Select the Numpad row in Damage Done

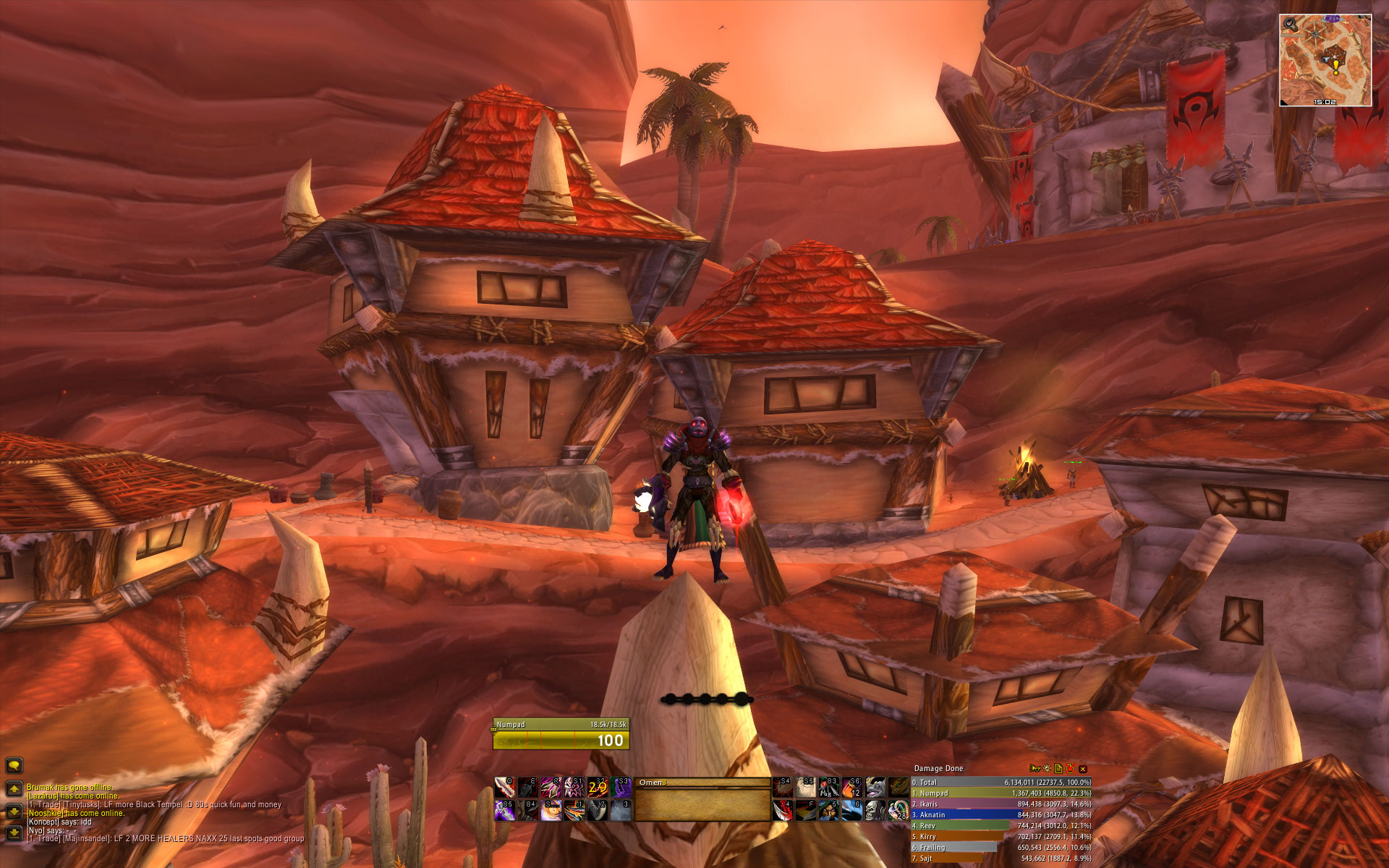coord(1001,793)
